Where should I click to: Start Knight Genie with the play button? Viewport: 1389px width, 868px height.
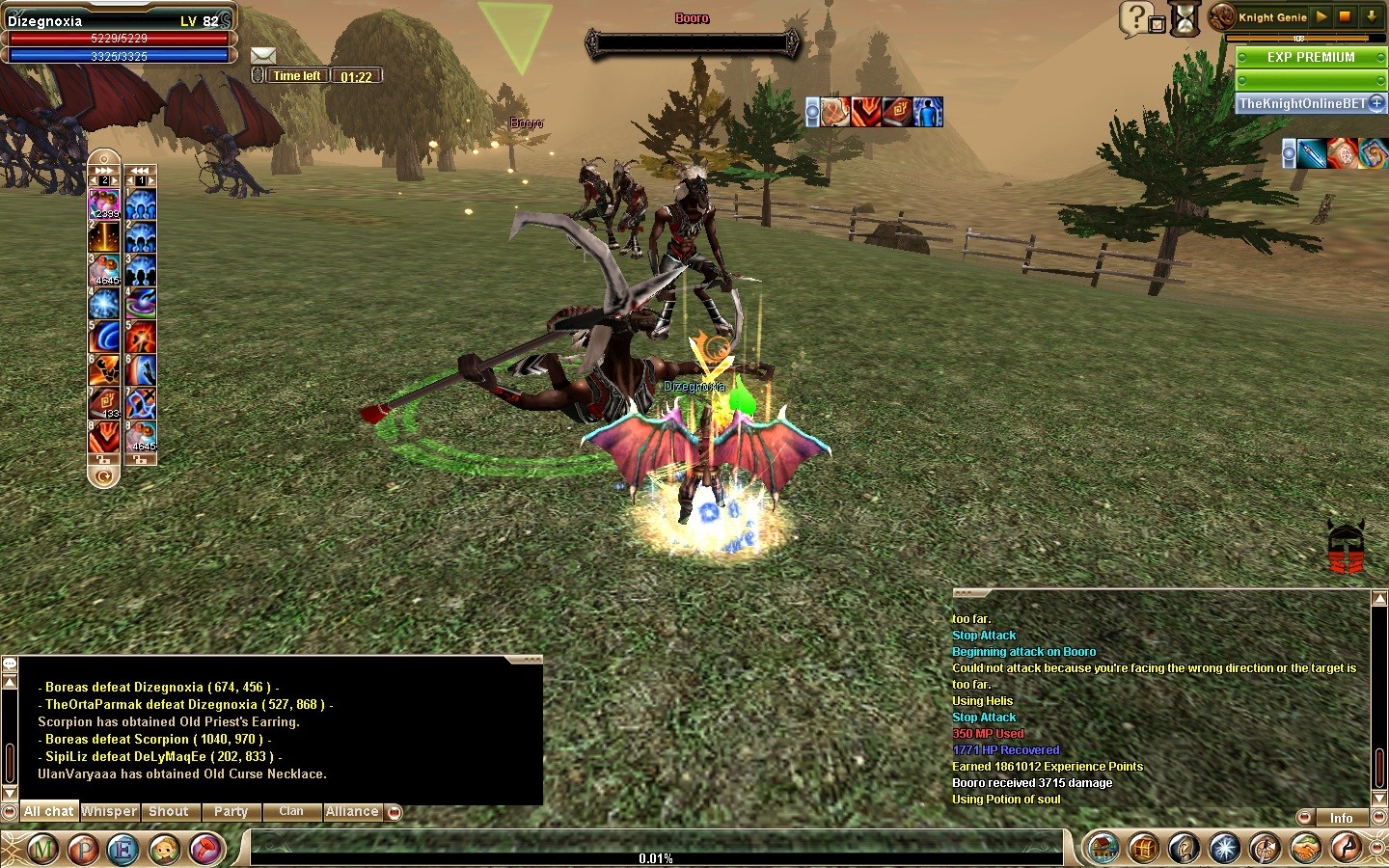[1321, 16]
